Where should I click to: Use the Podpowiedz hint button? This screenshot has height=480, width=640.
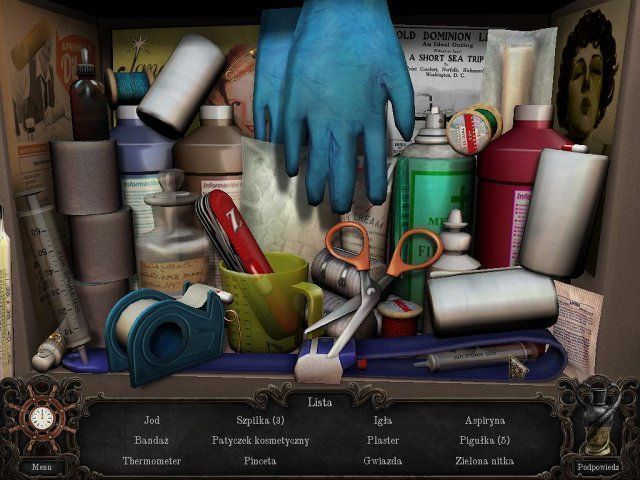(x=598, y=466)
